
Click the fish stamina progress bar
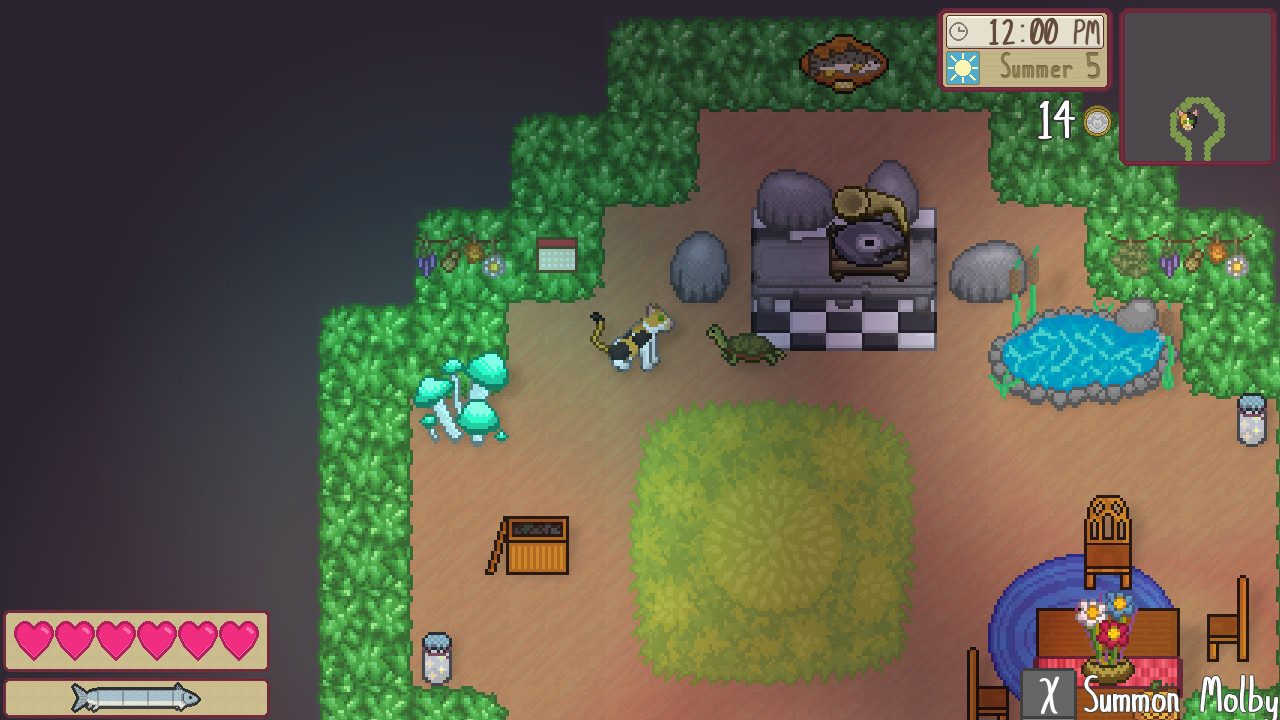pyautogui.click(x=135, y=698)
